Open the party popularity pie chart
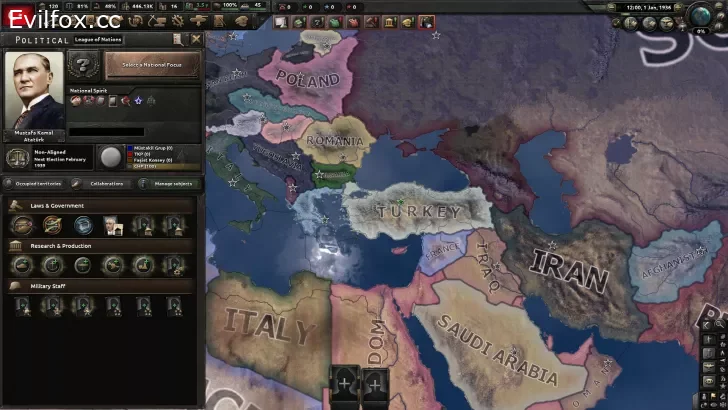The height and width of the screenshot is (410, 728). tap(111, 157)
